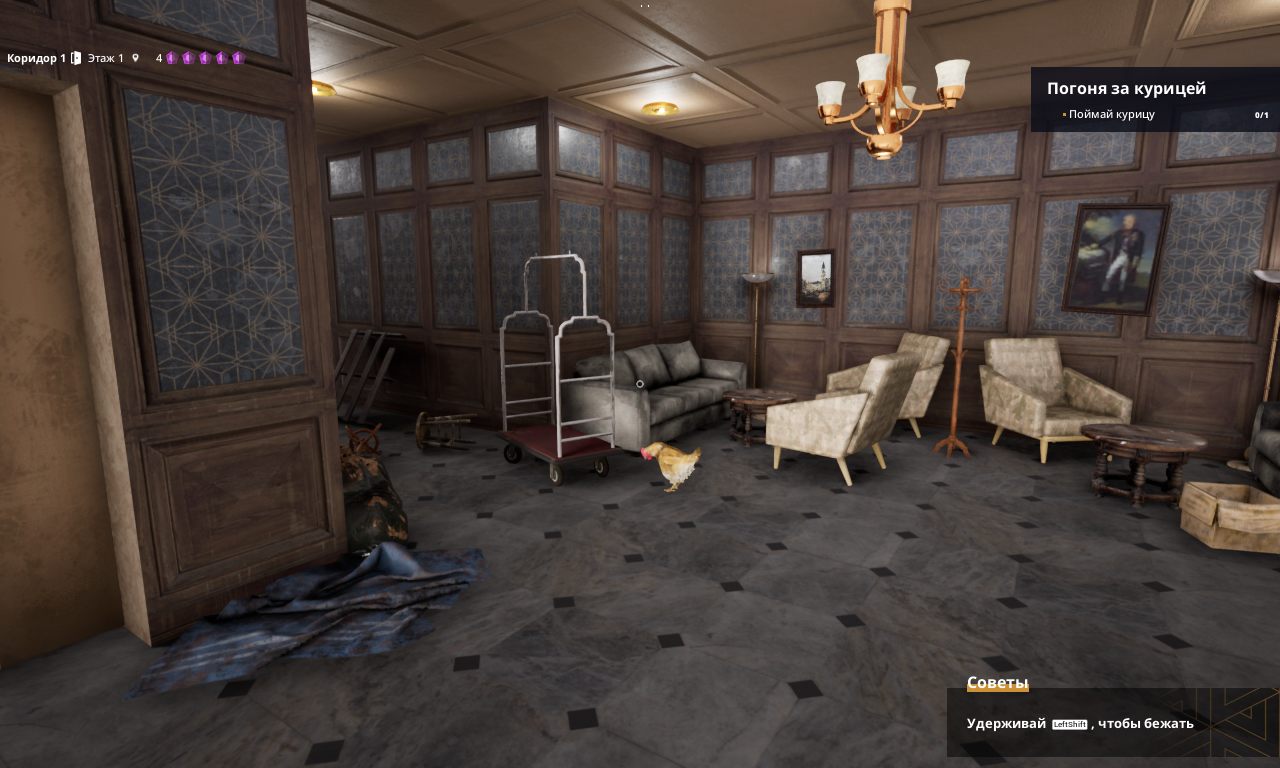Click the 0/1 quest progress counter

pyautogui.click(x=1260, y=115)
